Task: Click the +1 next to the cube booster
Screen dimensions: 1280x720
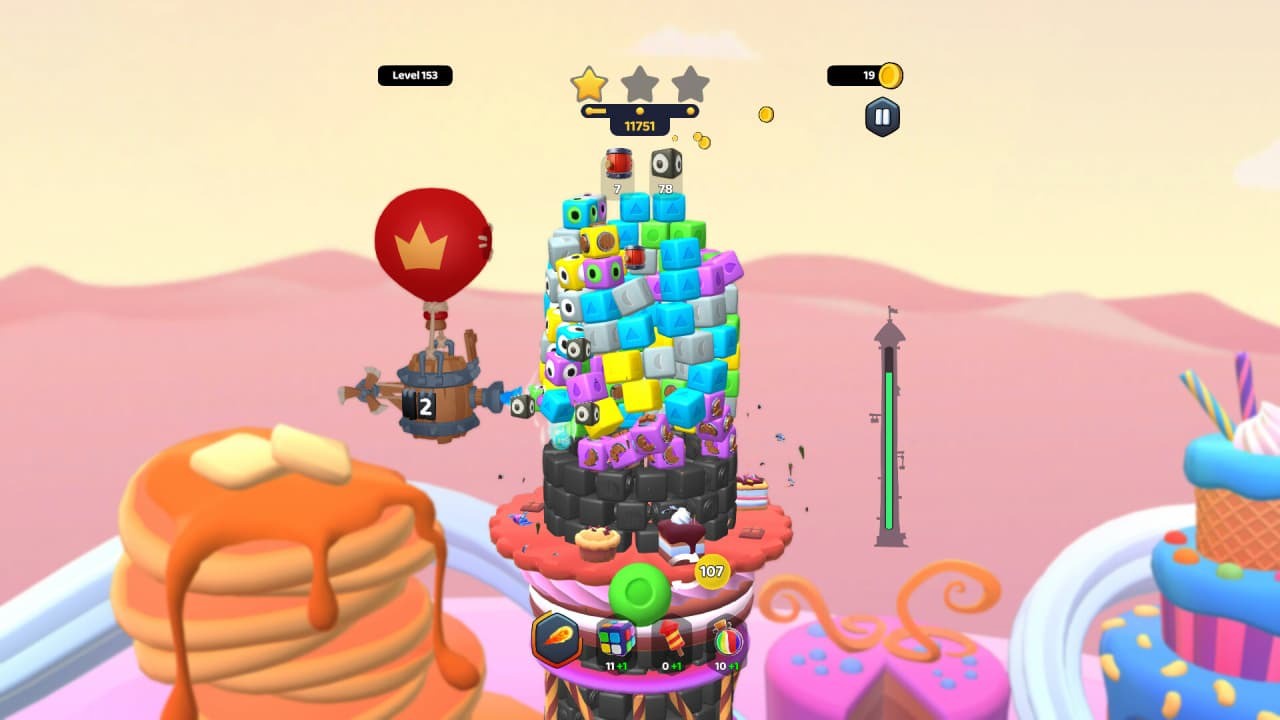Action: tap(621, 665)
